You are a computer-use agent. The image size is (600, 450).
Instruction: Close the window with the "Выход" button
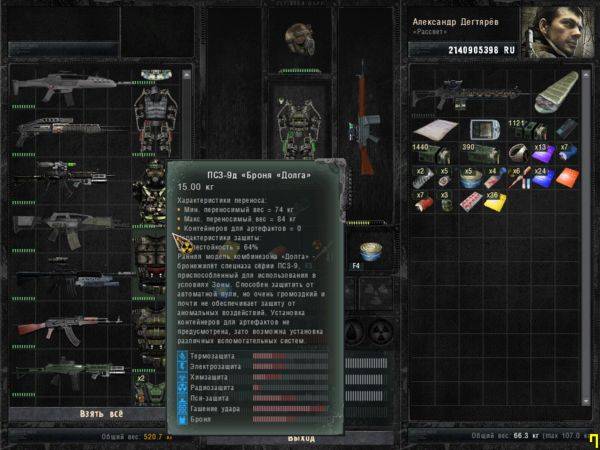pyautogui.click(x=301, y=438)
